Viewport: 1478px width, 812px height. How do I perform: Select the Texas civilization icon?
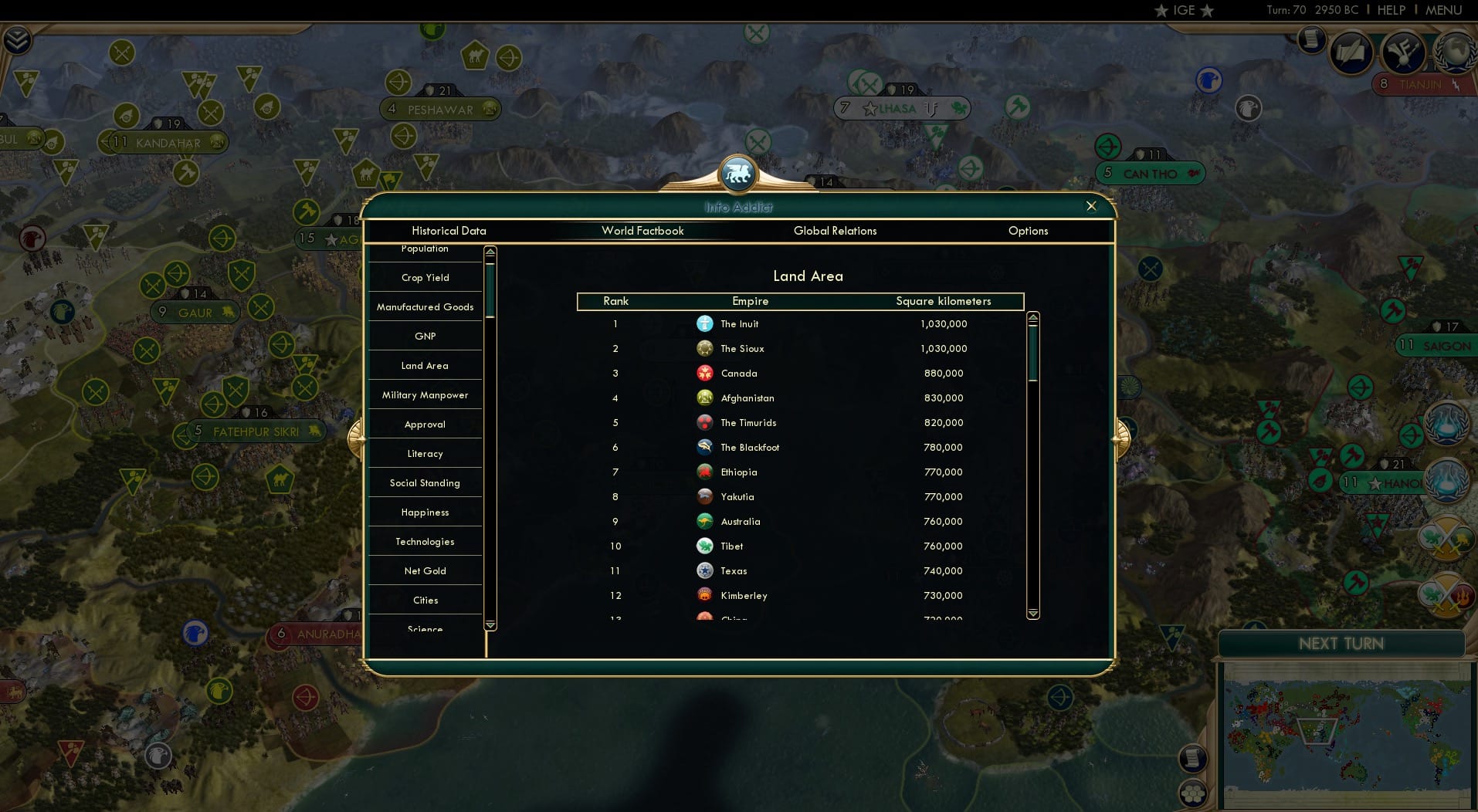tap(705, 570)
